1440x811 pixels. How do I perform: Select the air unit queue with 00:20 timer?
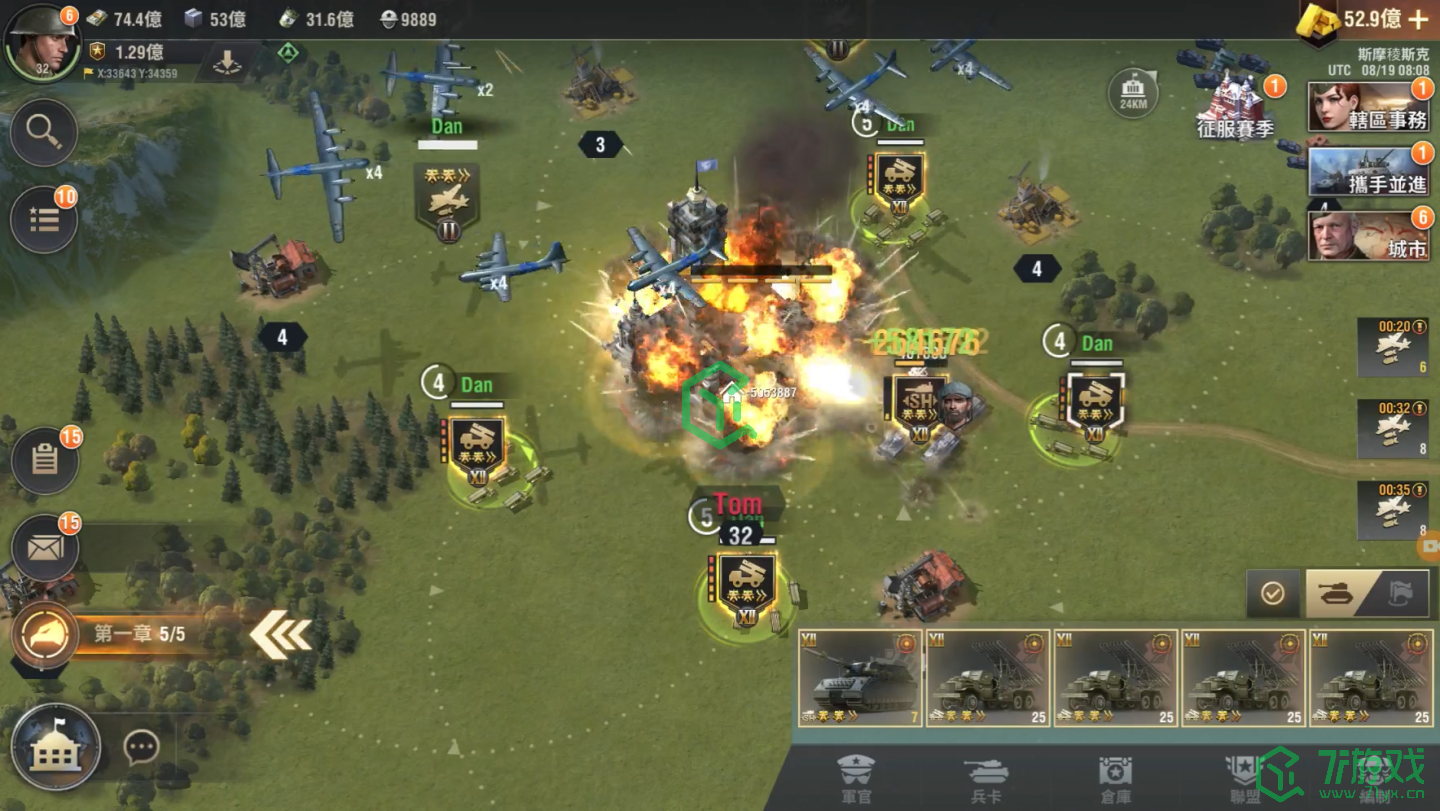click(1392, 346)
